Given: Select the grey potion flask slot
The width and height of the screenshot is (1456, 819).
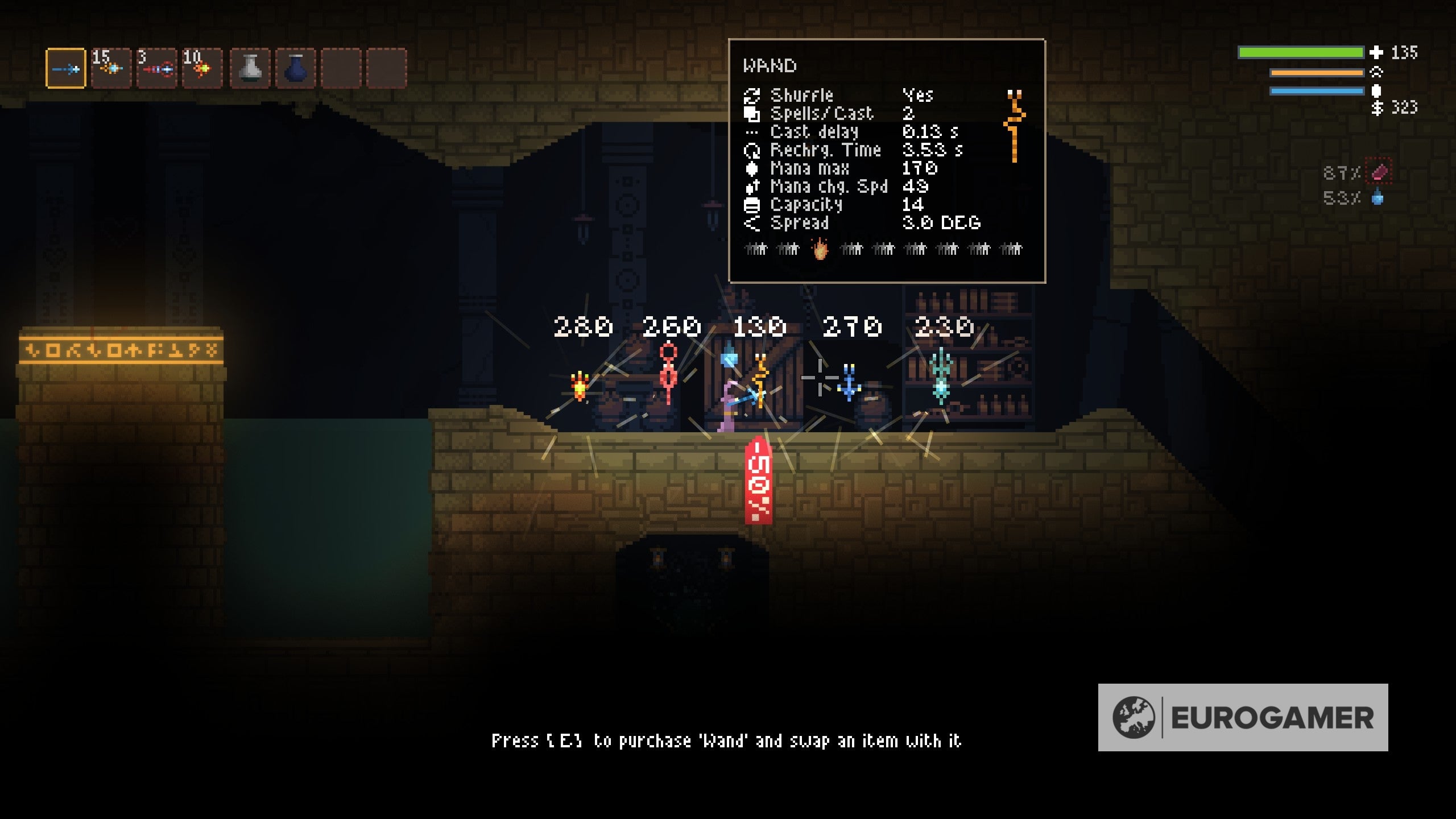Looking at the screenshot, I should coord(250,69).
